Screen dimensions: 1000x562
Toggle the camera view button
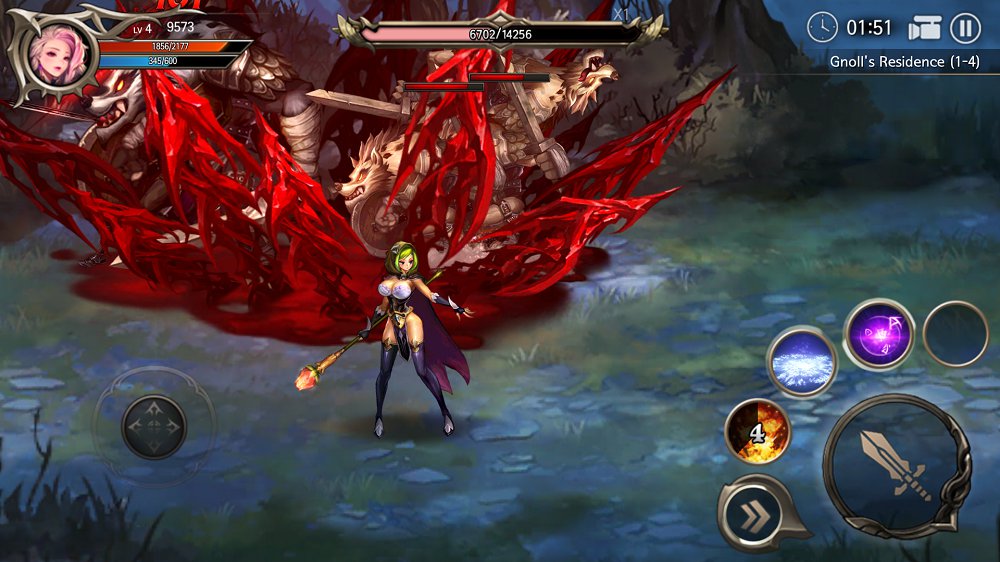[x=925, y=28]
